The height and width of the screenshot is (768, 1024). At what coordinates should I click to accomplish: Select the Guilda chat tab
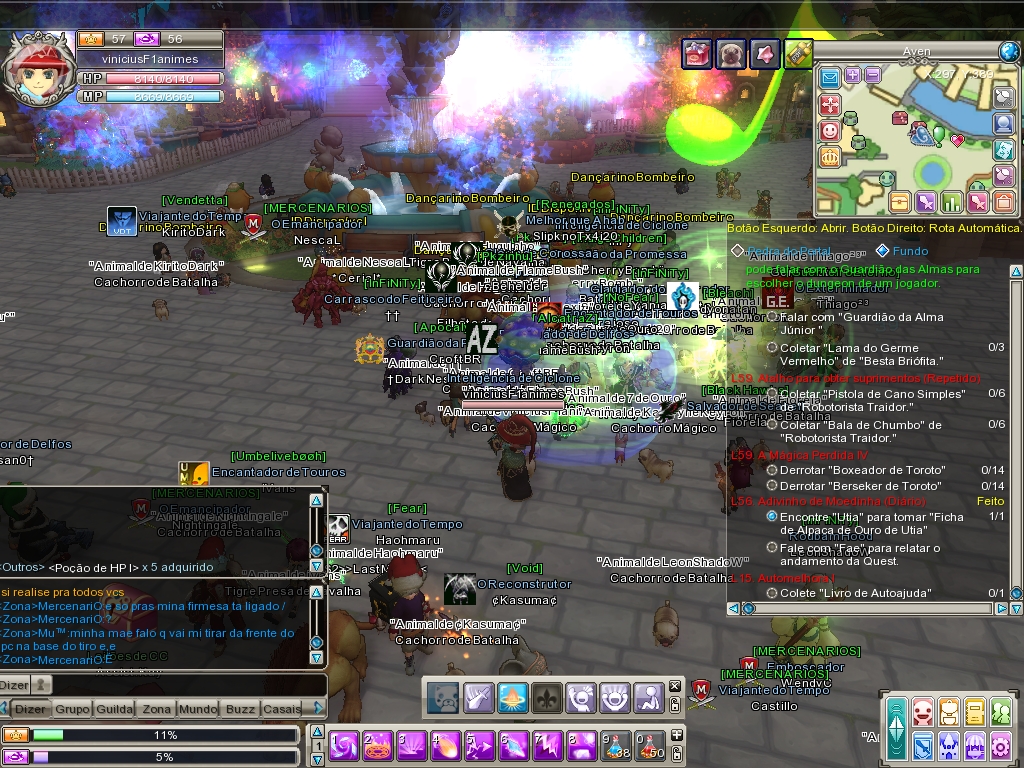point(114,709)
